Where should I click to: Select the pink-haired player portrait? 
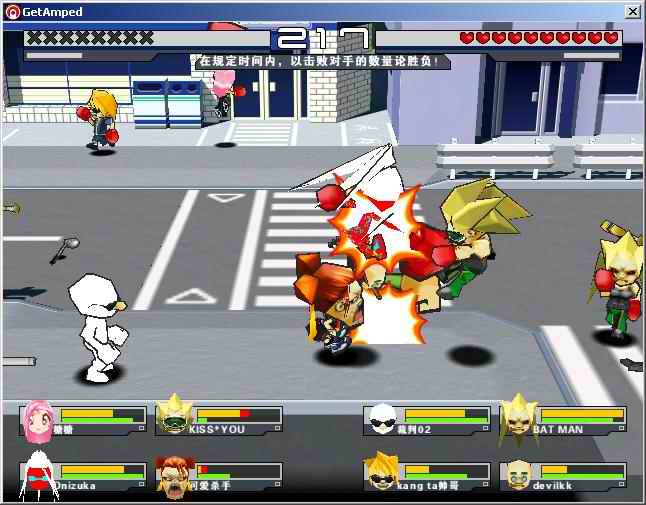click(38, 419)
